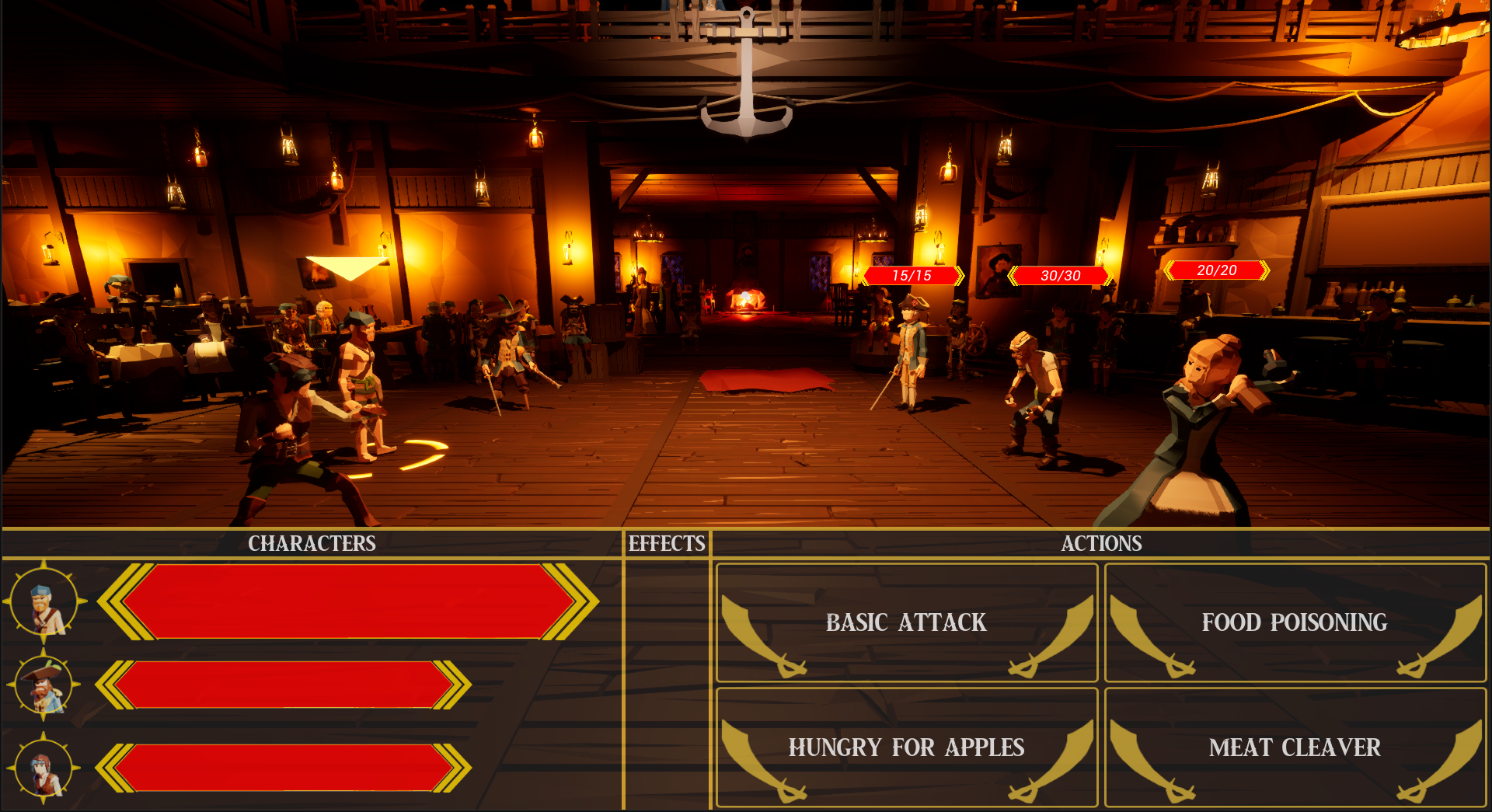The width and height of the screenshot is (1492, 812).
Task: Select the blue-bandana bearded character portrait
Action: [x=44, y=603]
